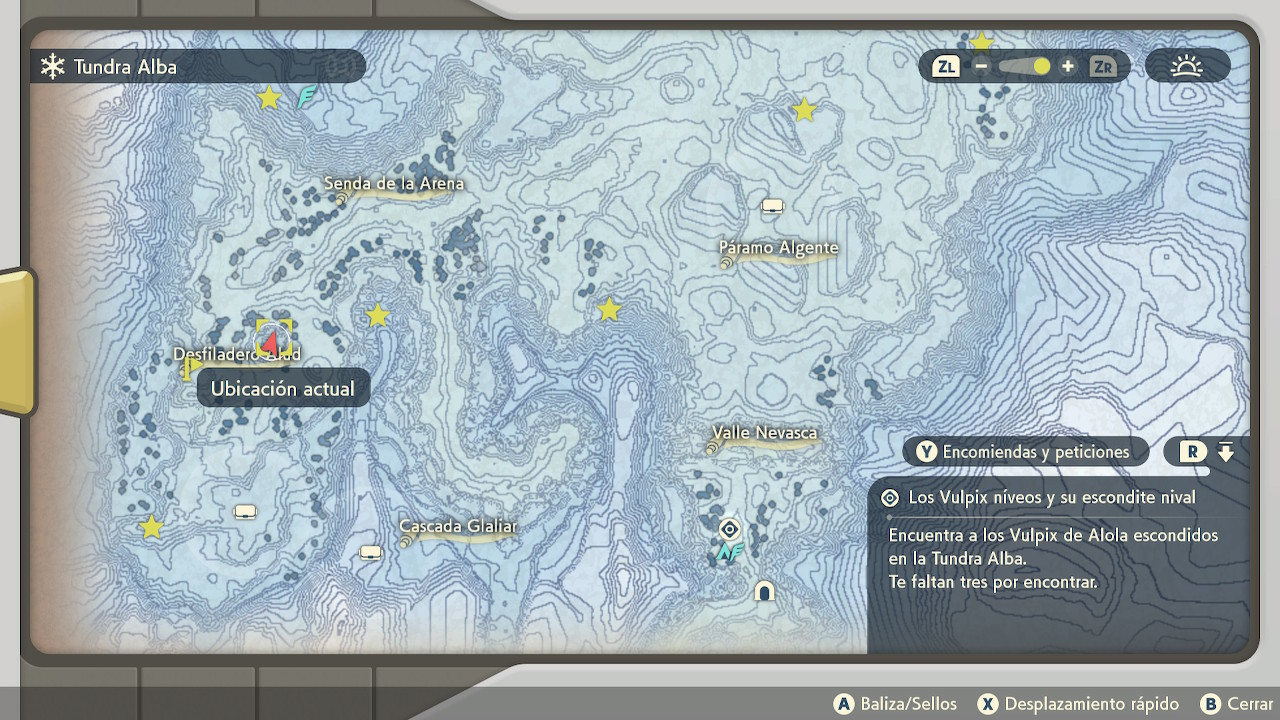Click the Desfiladero Alud location label
Image resolution: width=1280 pixels, height=720 pixels.
(x=236, y=355)
